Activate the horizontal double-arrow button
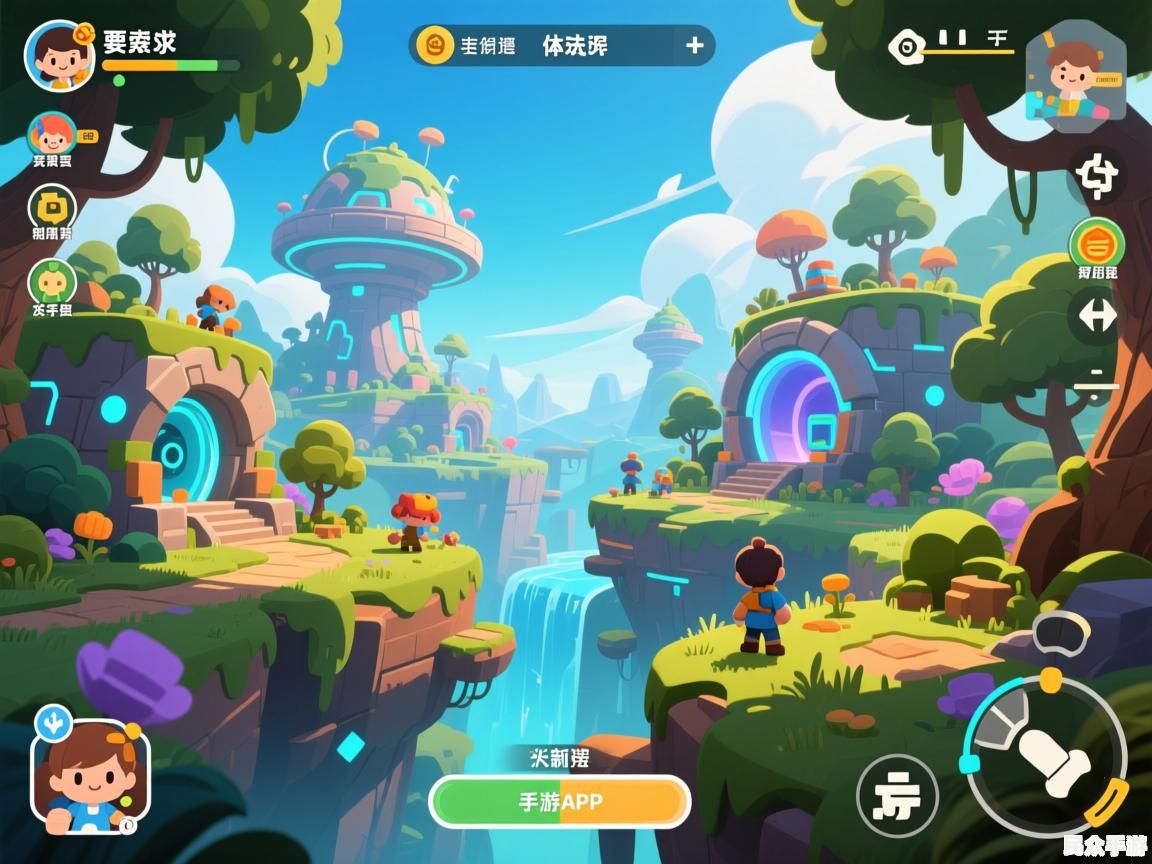 coord(1097,316)
